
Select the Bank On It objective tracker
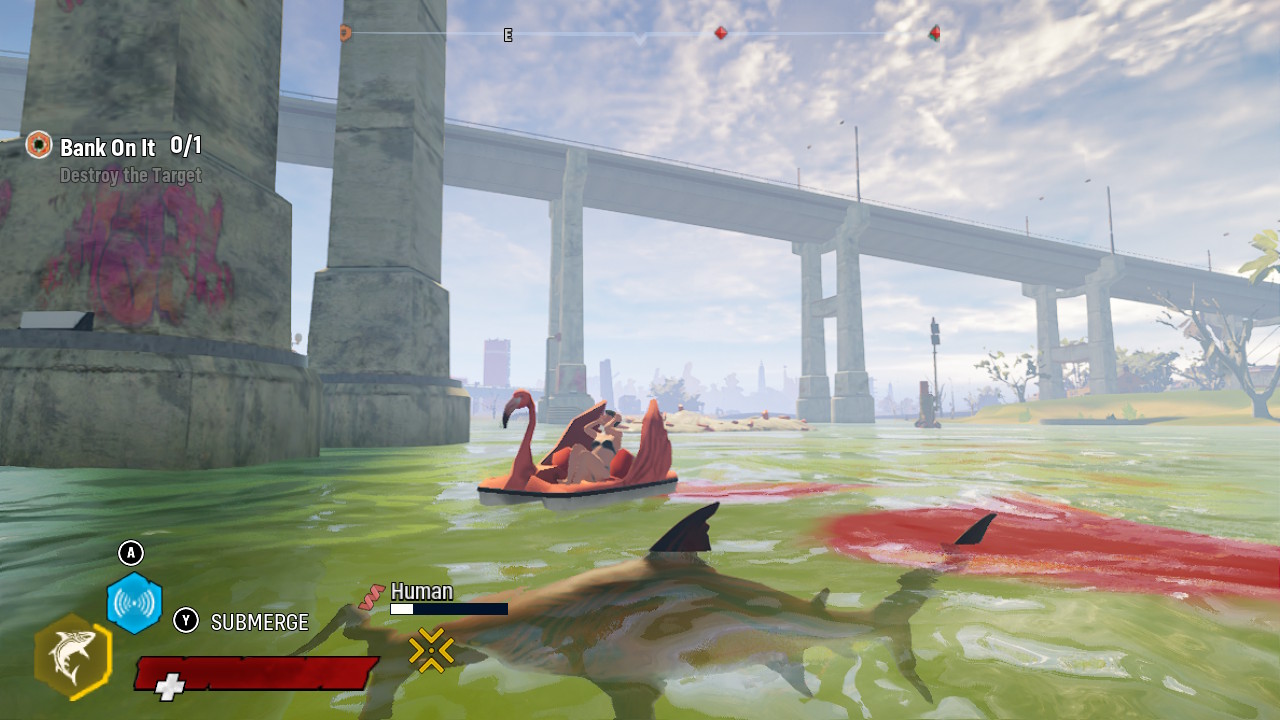point(108,148)
